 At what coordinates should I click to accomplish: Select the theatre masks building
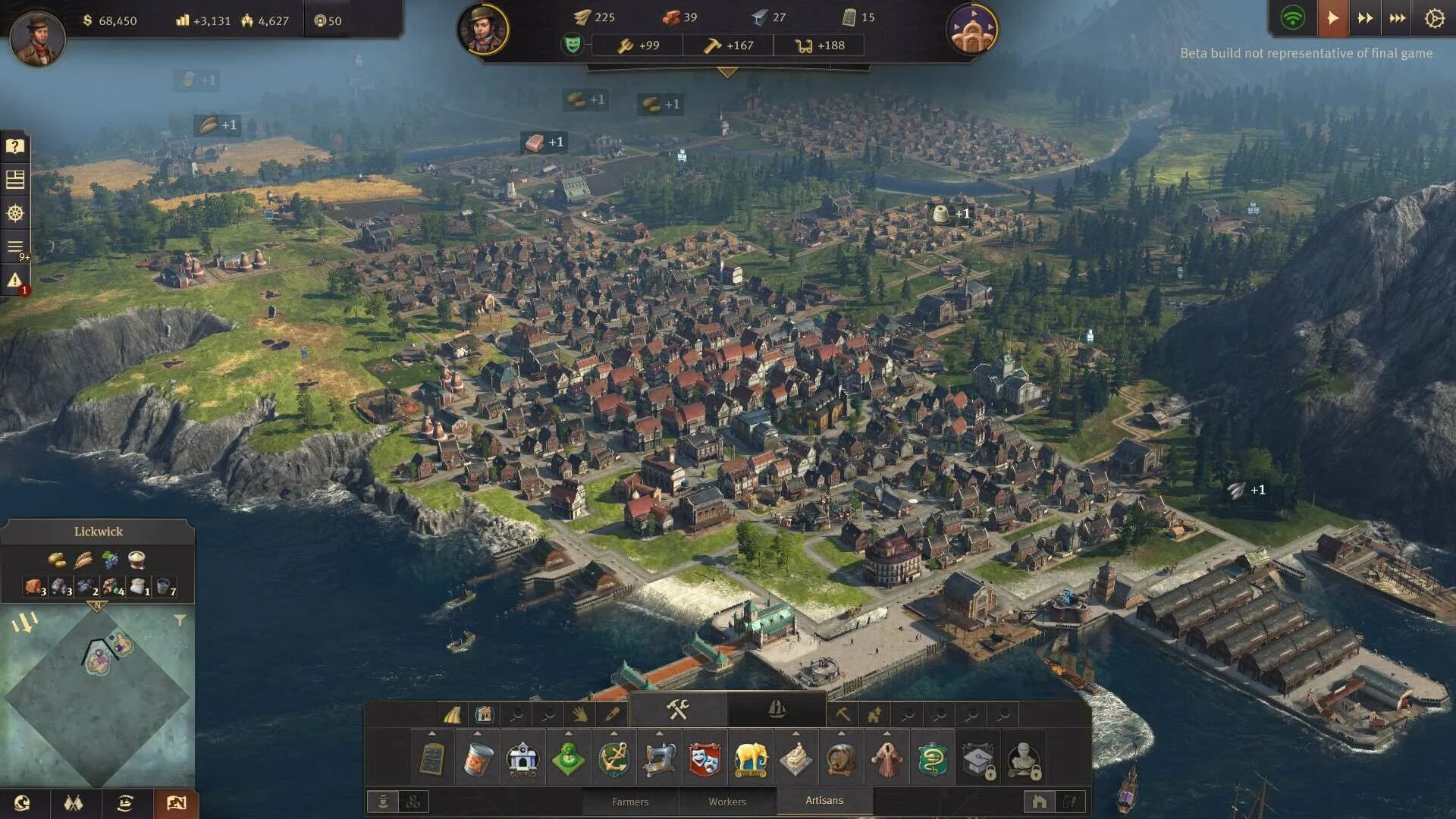[705, 759]
